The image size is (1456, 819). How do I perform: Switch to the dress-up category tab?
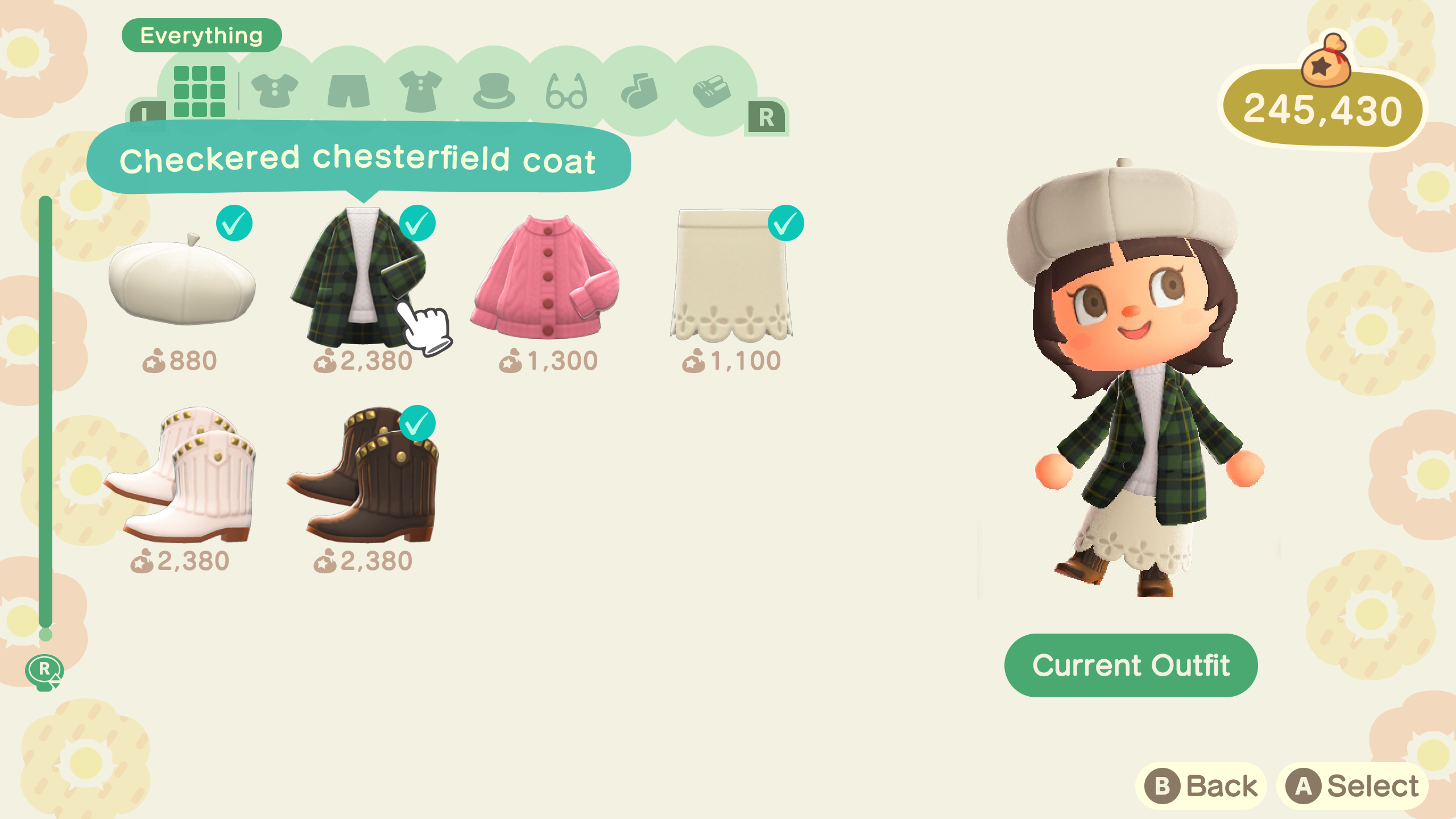click(x=421, y=91)
